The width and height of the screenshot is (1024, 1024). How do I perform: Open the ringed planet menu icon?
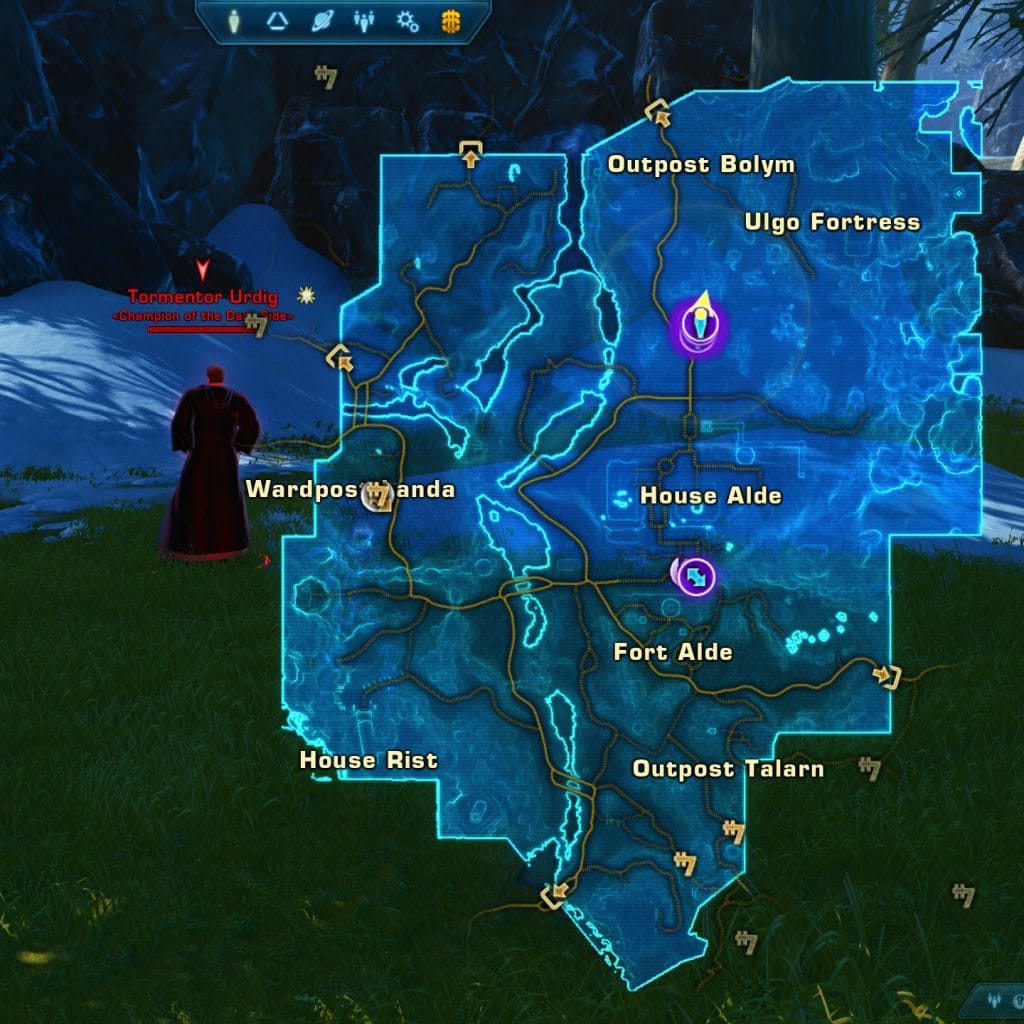(320, 19)
